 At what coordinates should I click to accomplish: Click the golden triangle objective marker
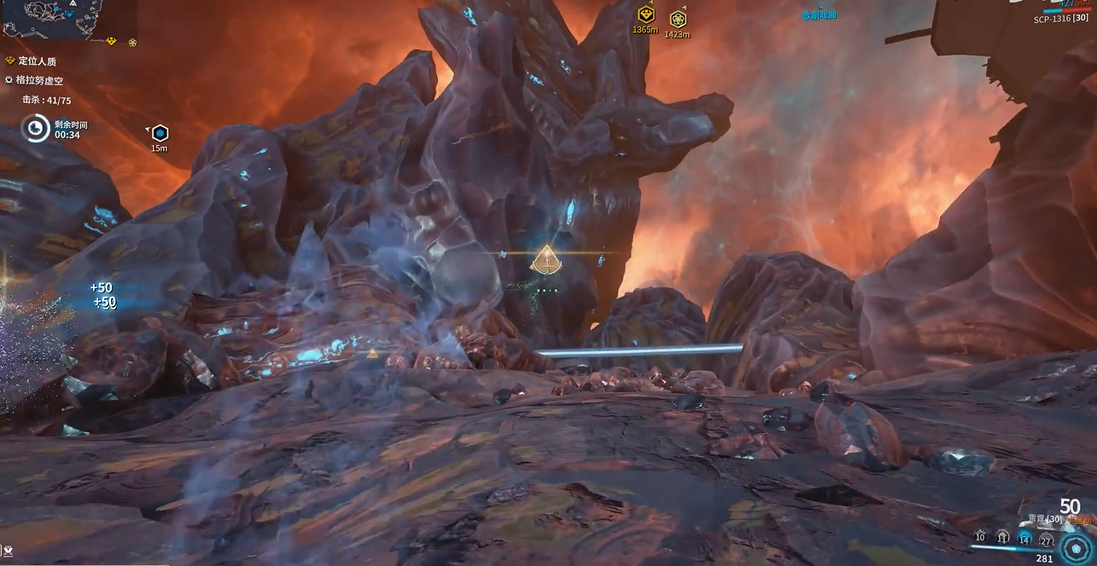point(545,260)
